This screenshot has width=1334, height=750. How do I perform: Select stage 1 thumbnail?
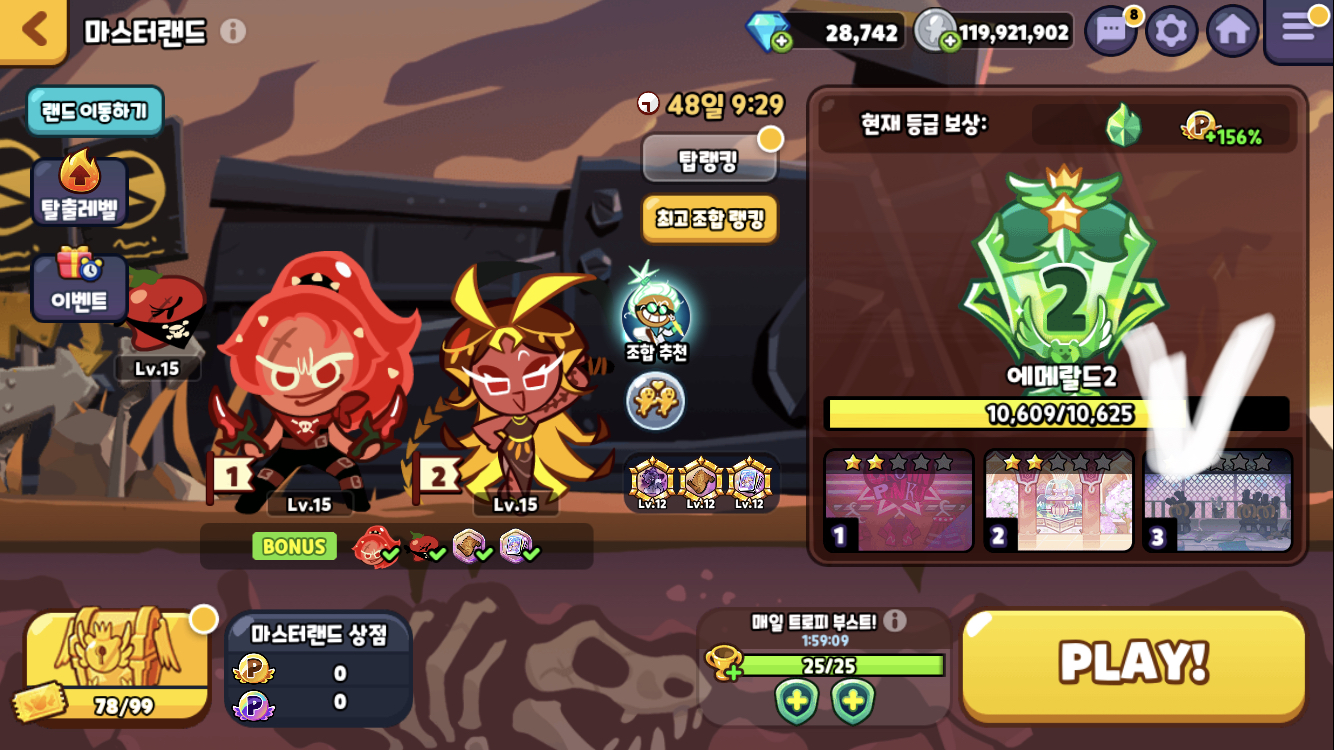tap(898, 501)
